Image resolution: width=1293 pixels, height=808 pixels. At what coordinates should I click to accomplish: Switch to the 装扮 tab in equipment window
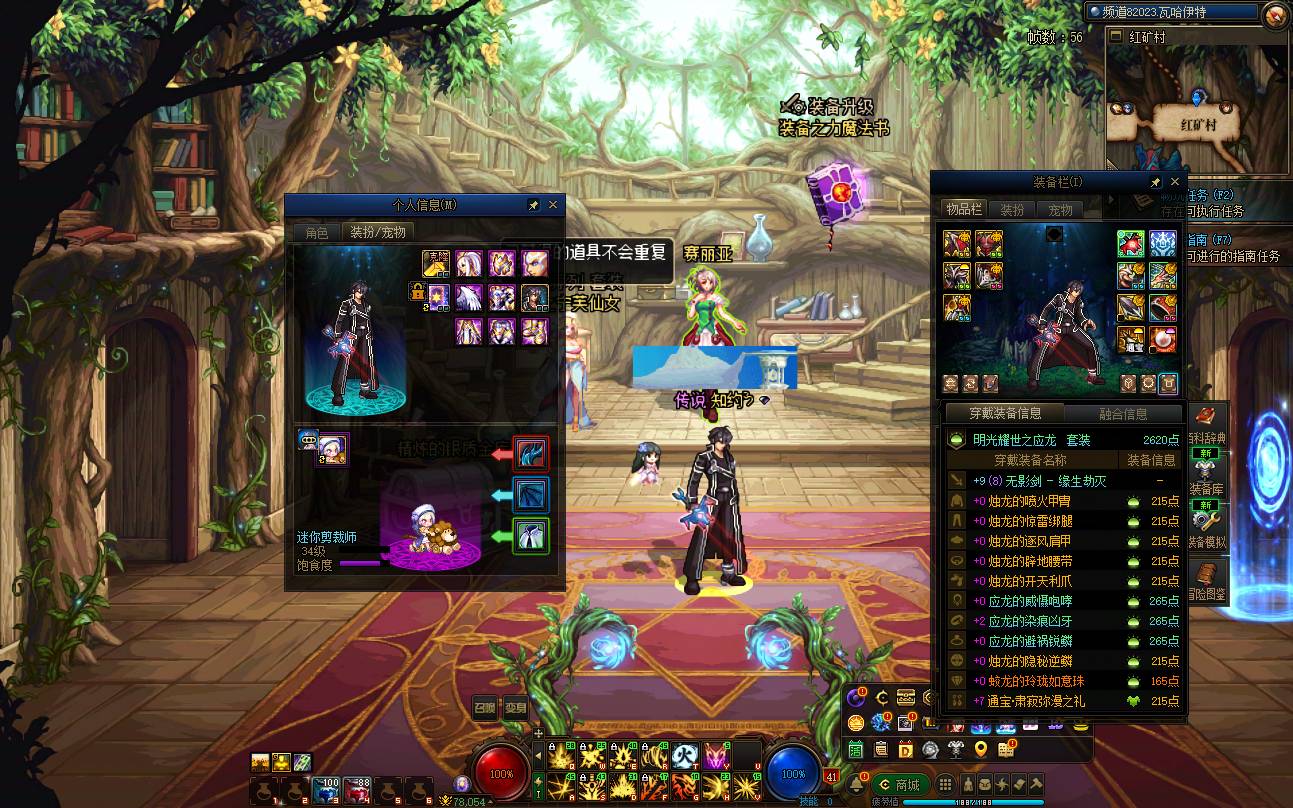(1012, 210)
